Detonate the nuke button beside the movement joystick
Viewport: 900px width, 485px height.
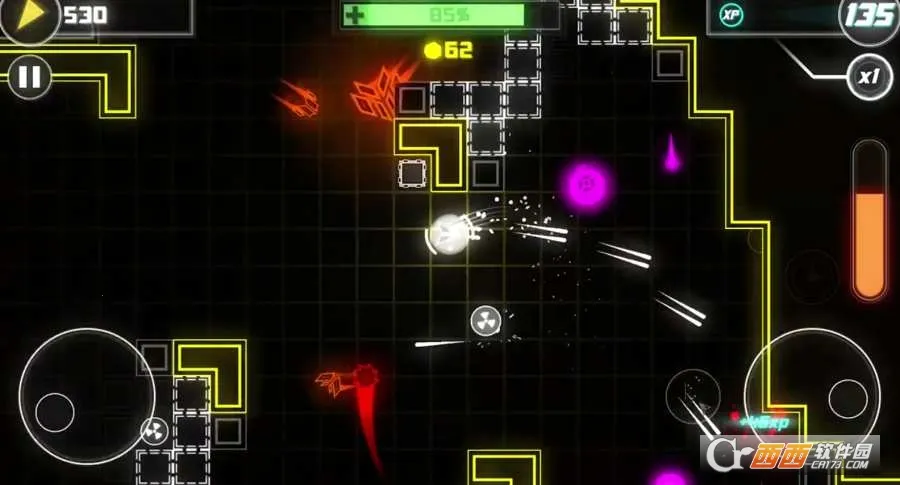154,431
